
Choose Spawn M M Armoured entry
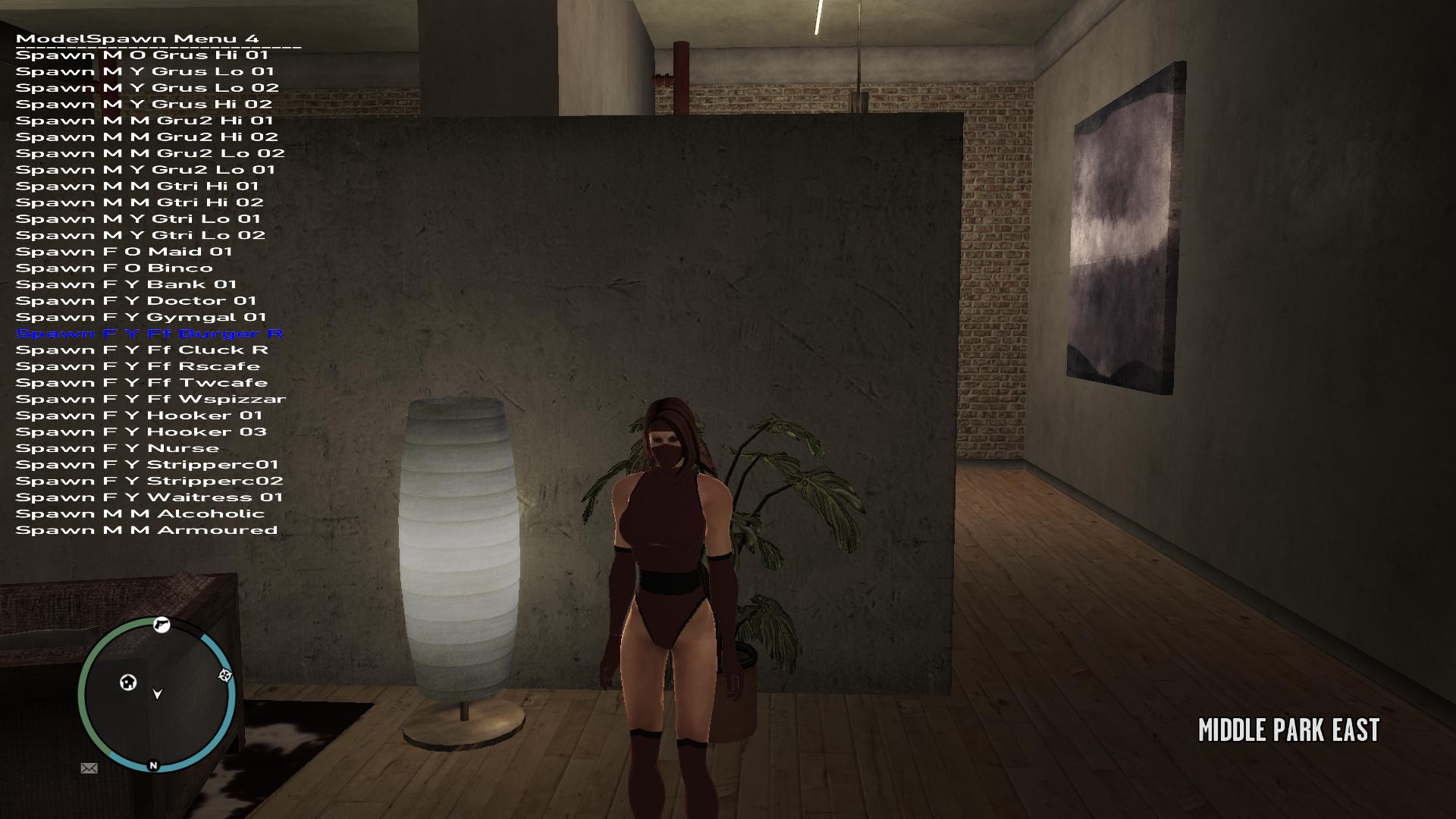point(146,531)
